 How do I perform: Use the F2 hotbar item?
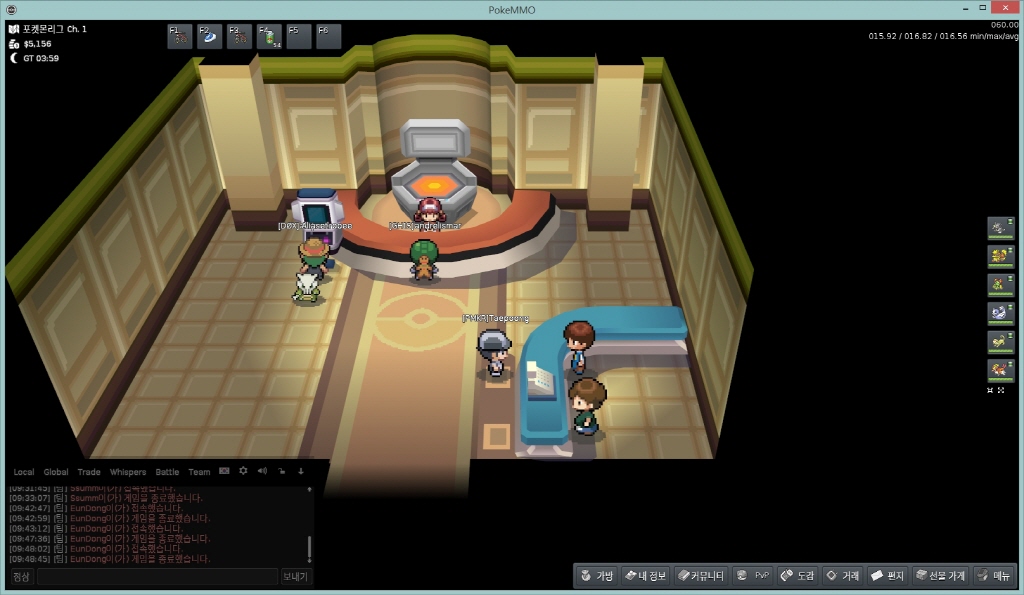coord(210,37)
